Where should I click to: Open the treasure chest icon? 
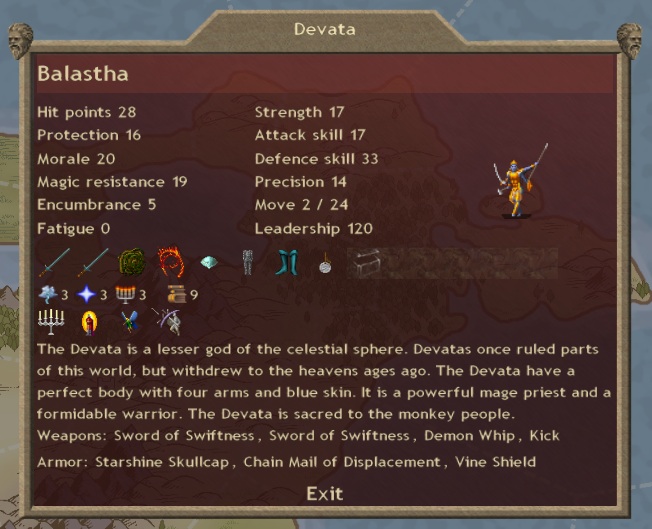tap(363, 263)
